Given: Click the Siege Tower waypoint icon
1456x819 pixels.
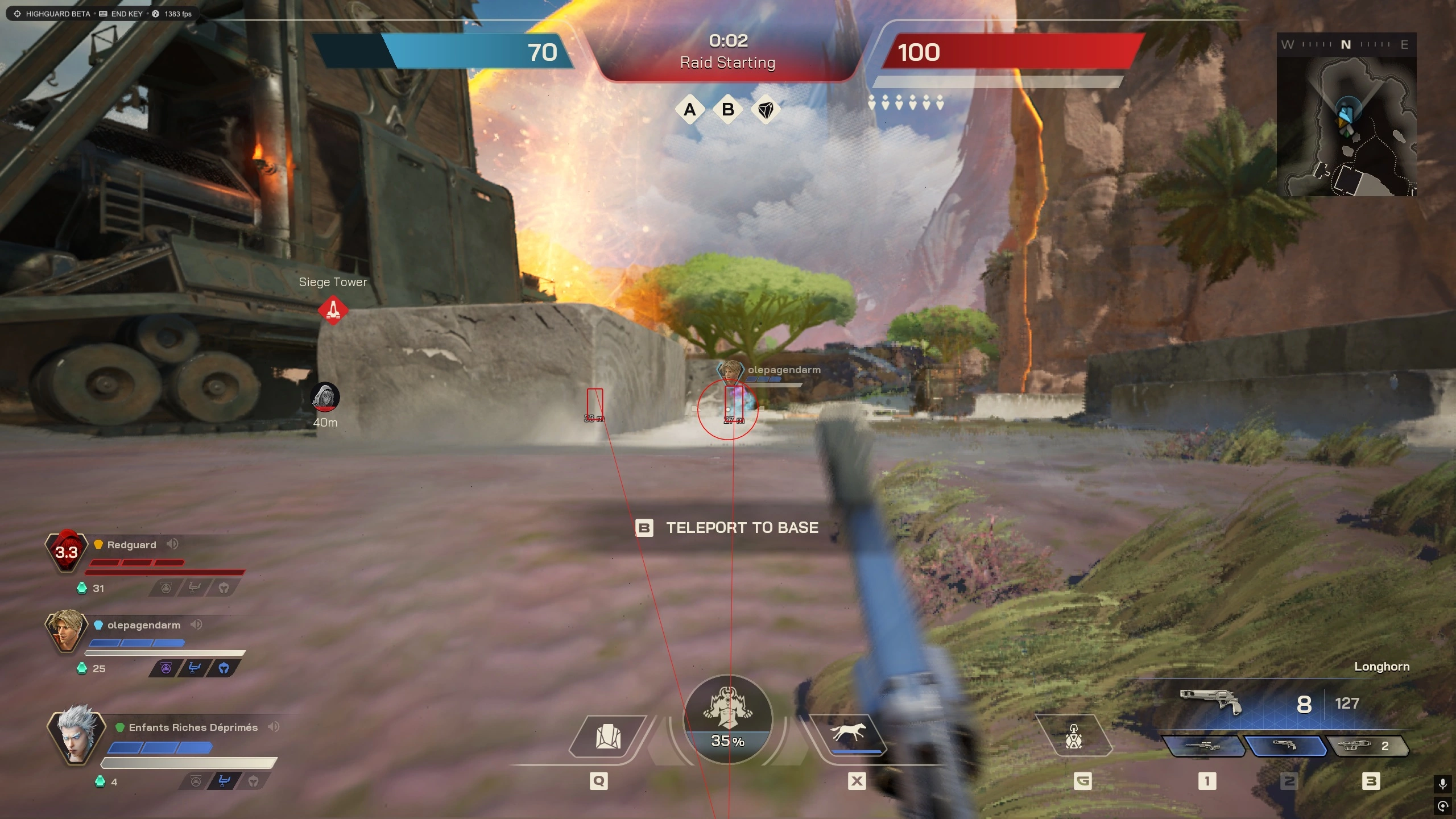Looking at the screenshot, I should (x=333, y=309).
